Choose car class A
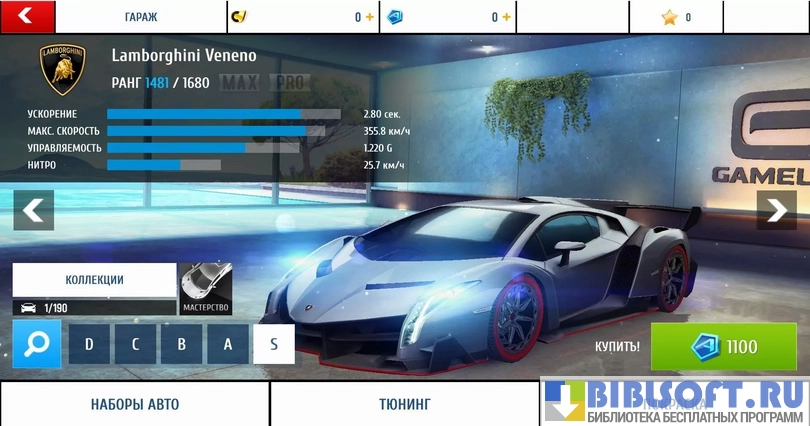 [227, 344]
